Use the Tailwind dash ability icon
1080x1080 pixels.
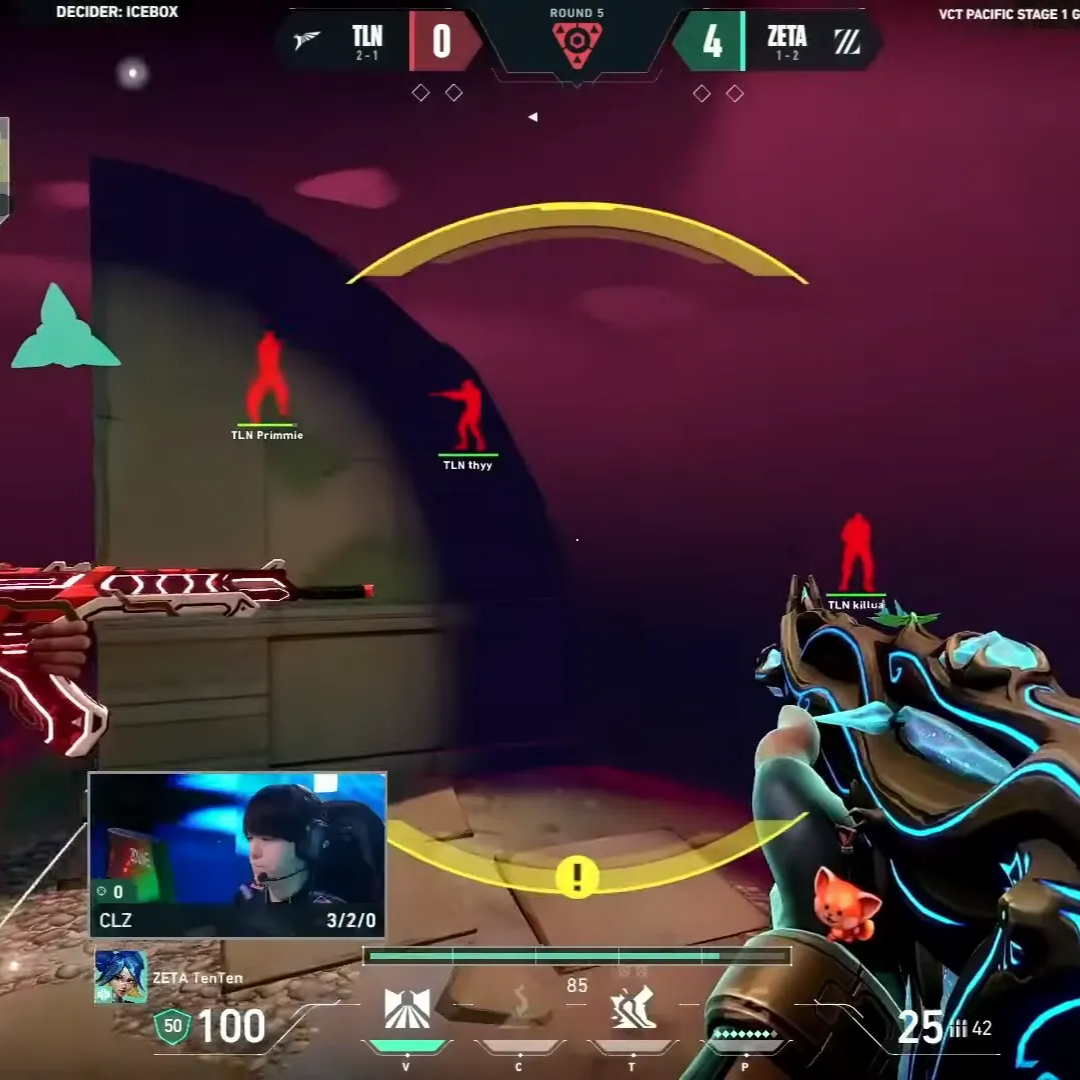point(632,1007)
